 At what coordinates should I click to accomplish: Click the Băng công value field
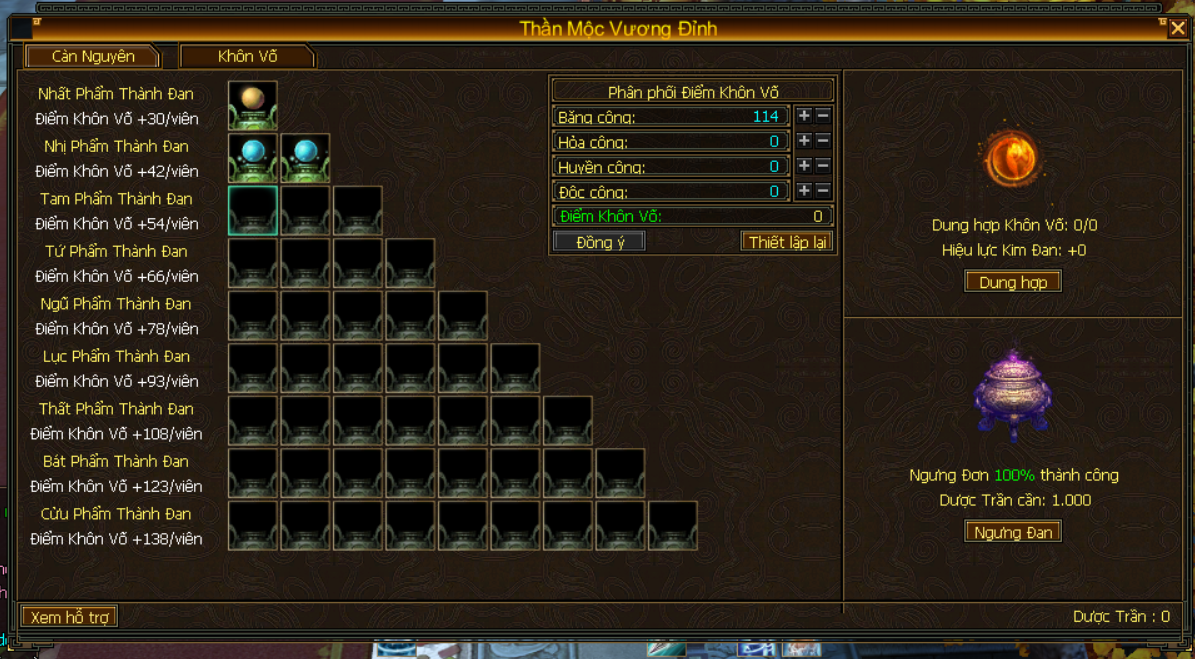671,117
